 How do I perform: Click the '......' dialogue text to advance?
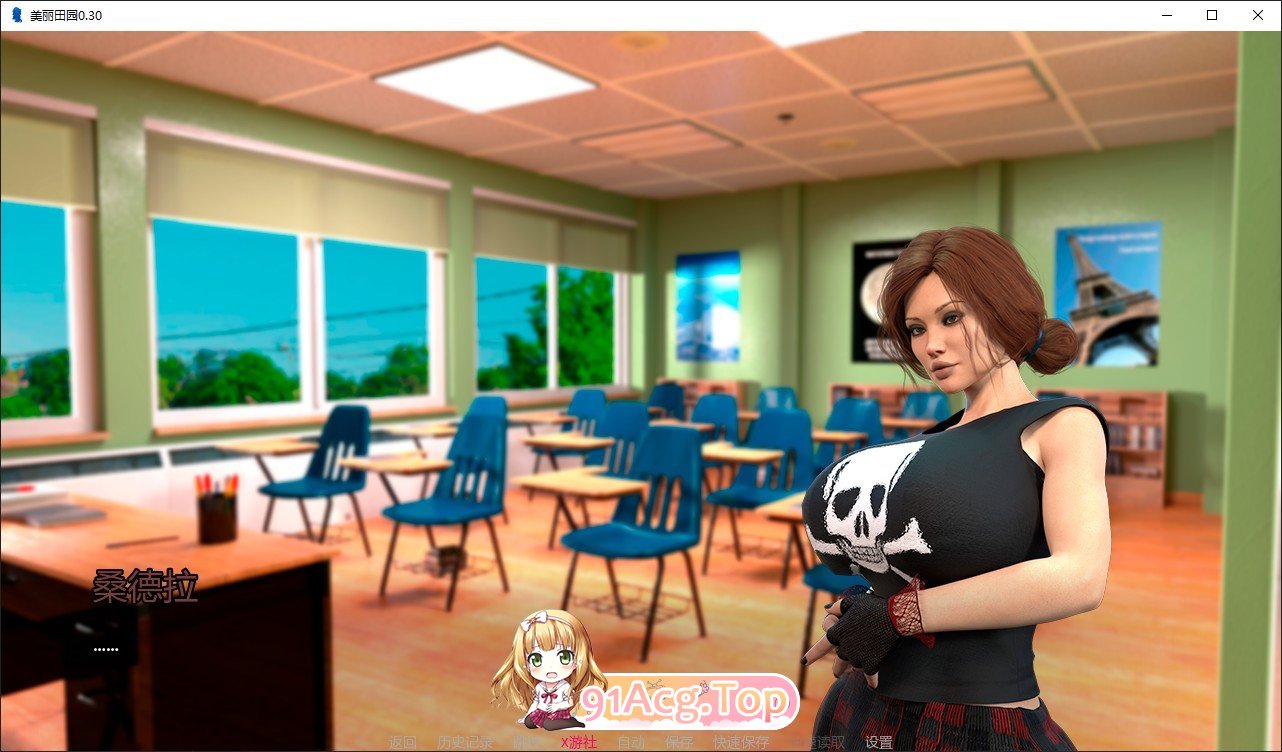pyautogui.click(x=105, y=649)
